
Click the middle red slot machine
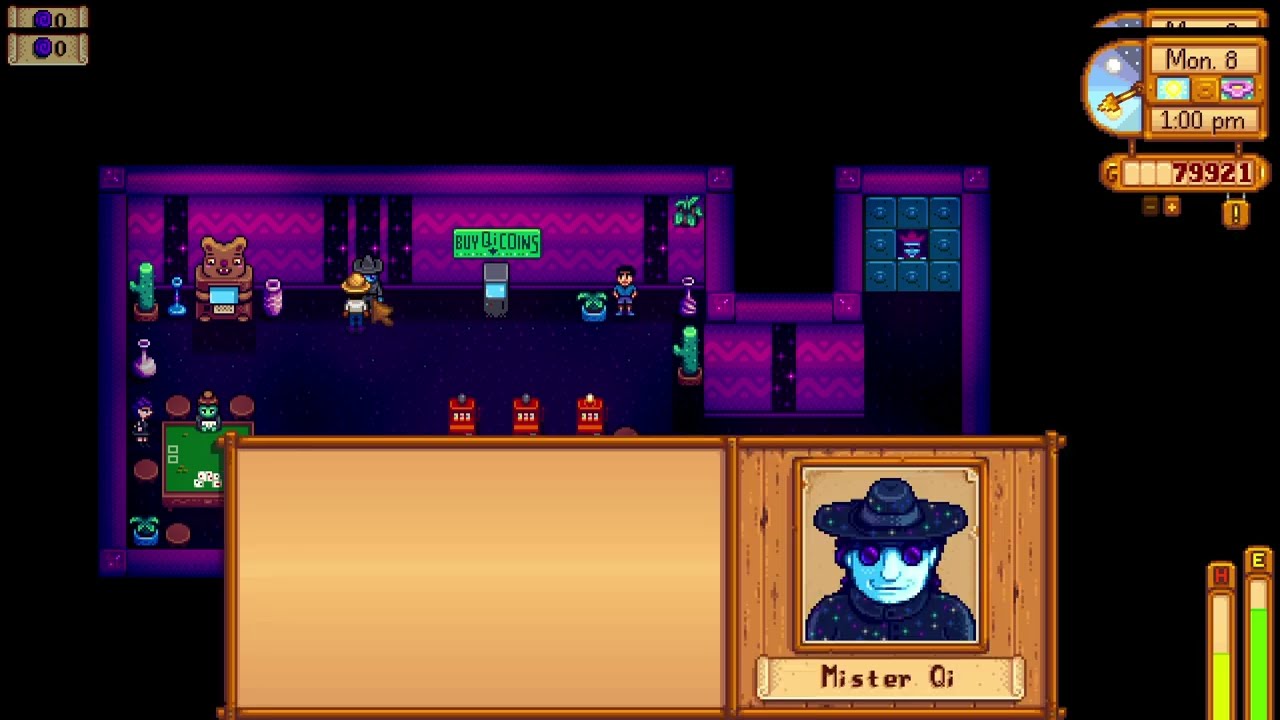[525, 415]
